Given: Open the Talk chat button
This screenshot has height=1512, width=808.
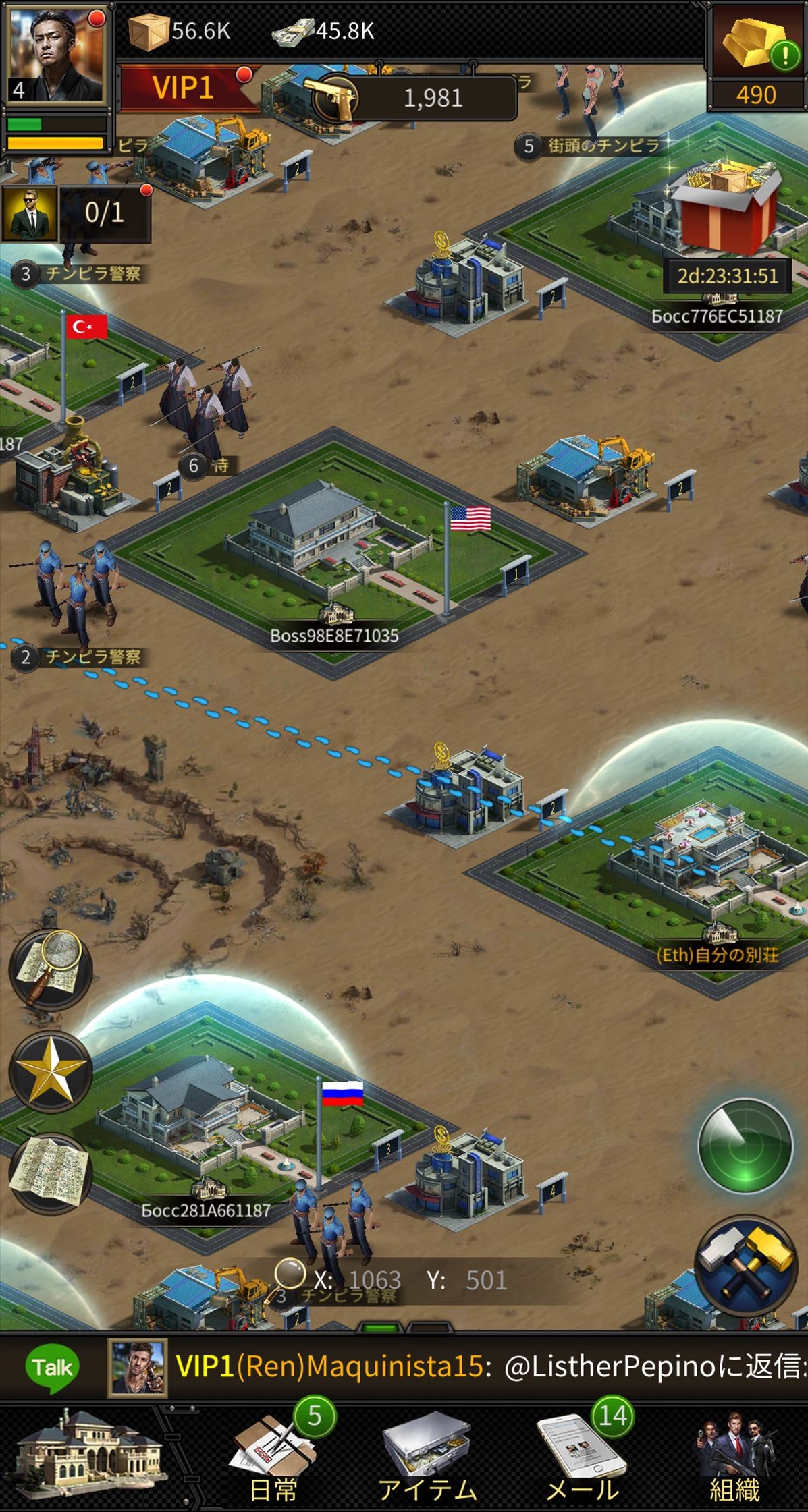Looking at the screenshot, I should [x=52, y=1368].
